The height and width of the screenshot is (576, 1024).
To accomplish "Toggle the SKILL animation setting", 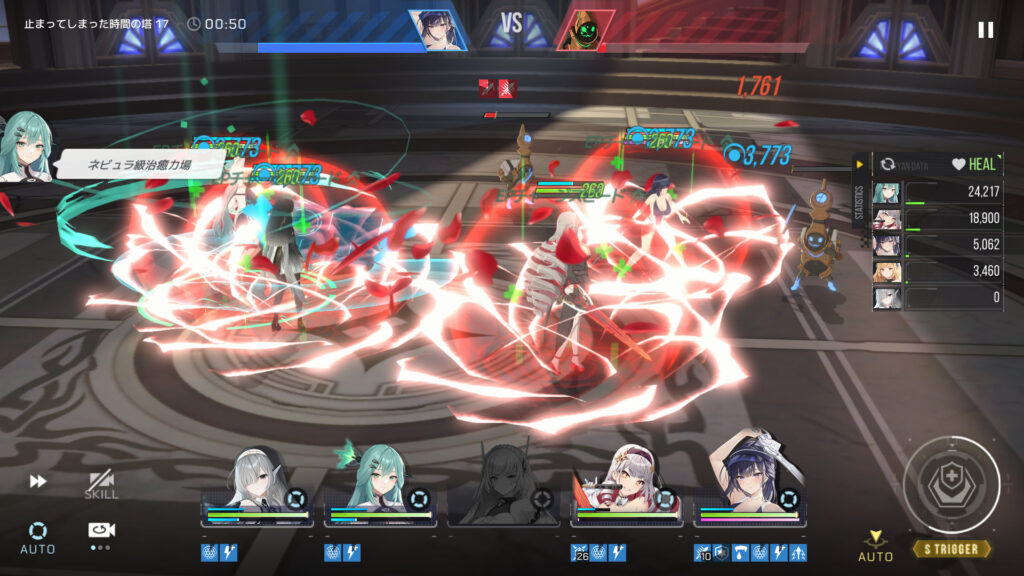I will tap(101, 485).
